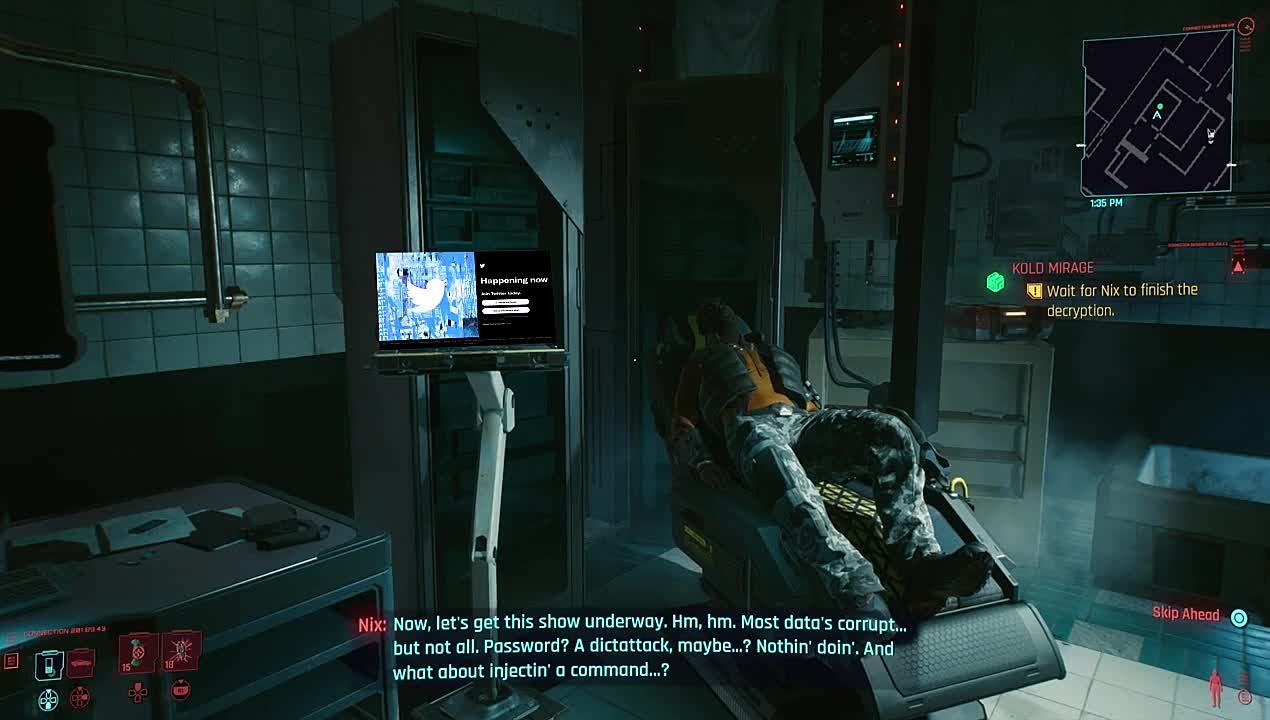Select the vehicle call slot
Screen dimensions: 1270x720
tap(81, 661)
